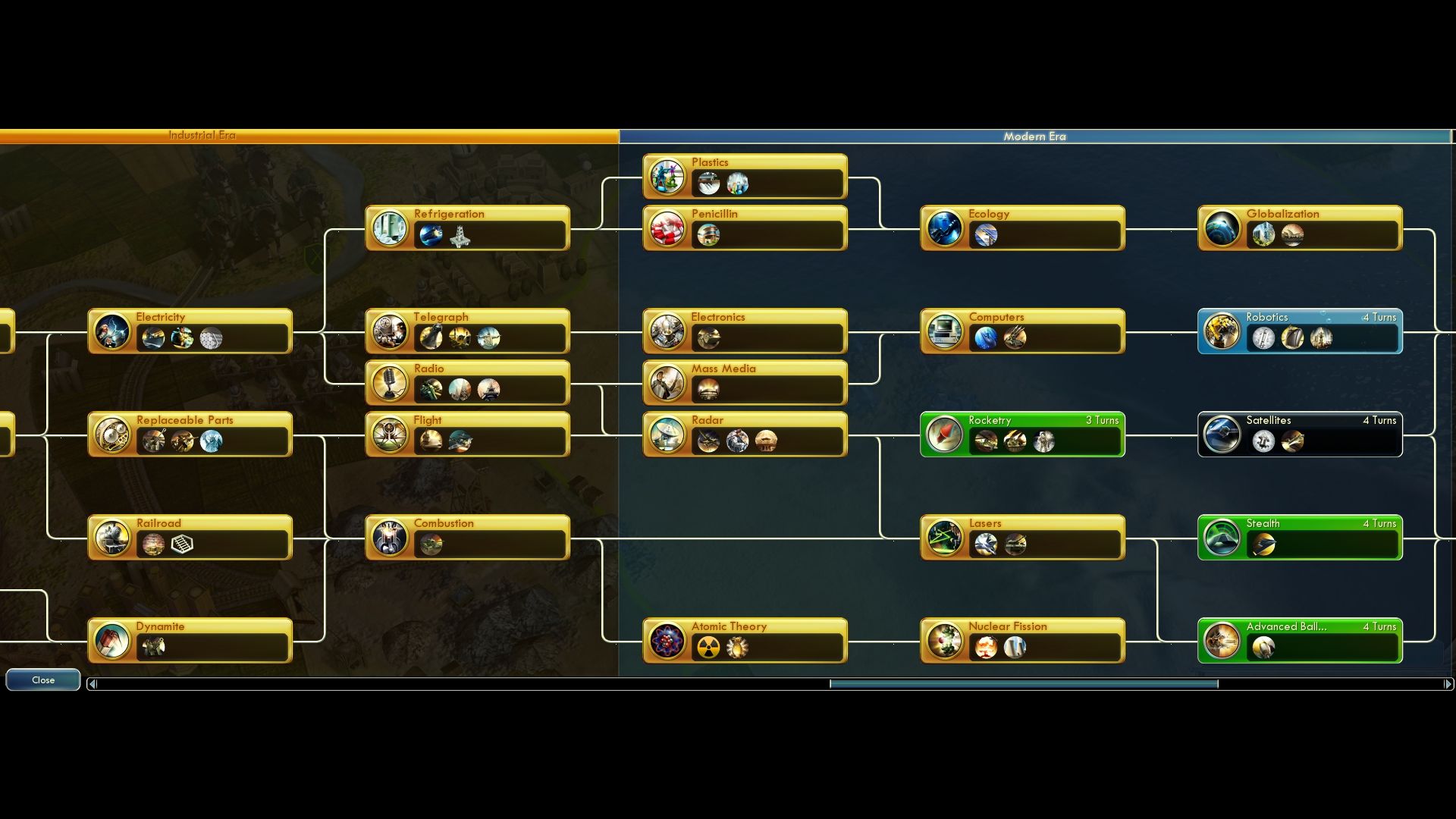
Task: Click the Modern Era header tab
Action: [1036, 136]
